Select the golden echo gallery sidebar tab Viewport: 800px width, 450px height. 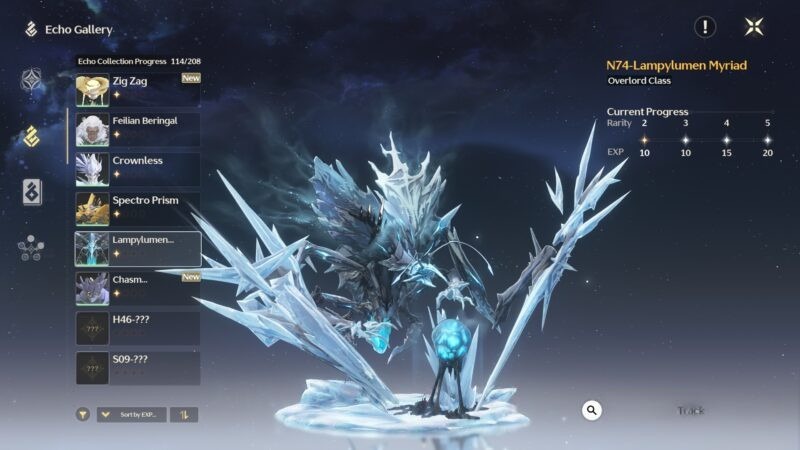[31, 136]
